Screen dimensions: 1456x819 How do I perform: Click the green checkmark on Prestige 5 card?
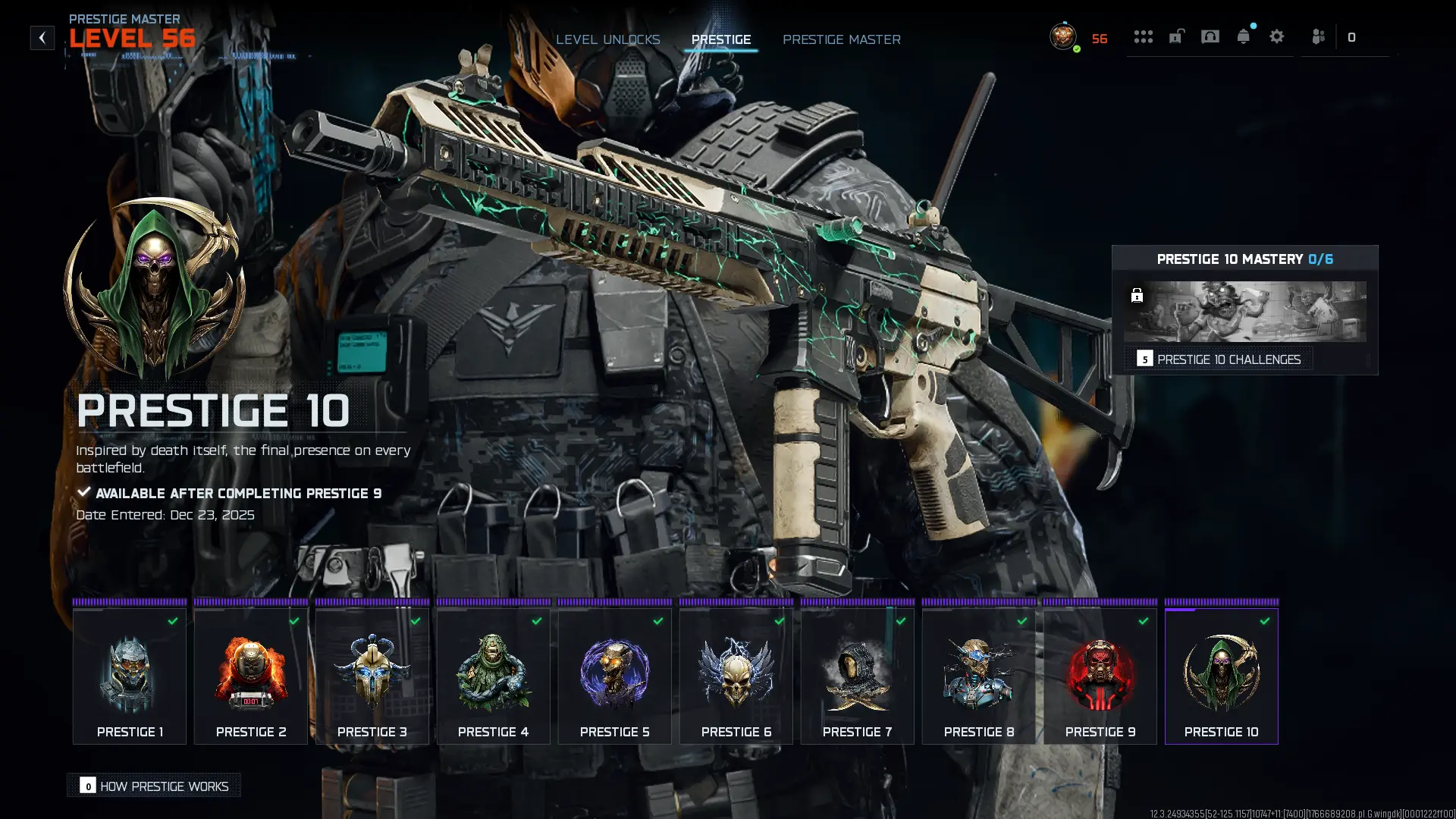658,620
